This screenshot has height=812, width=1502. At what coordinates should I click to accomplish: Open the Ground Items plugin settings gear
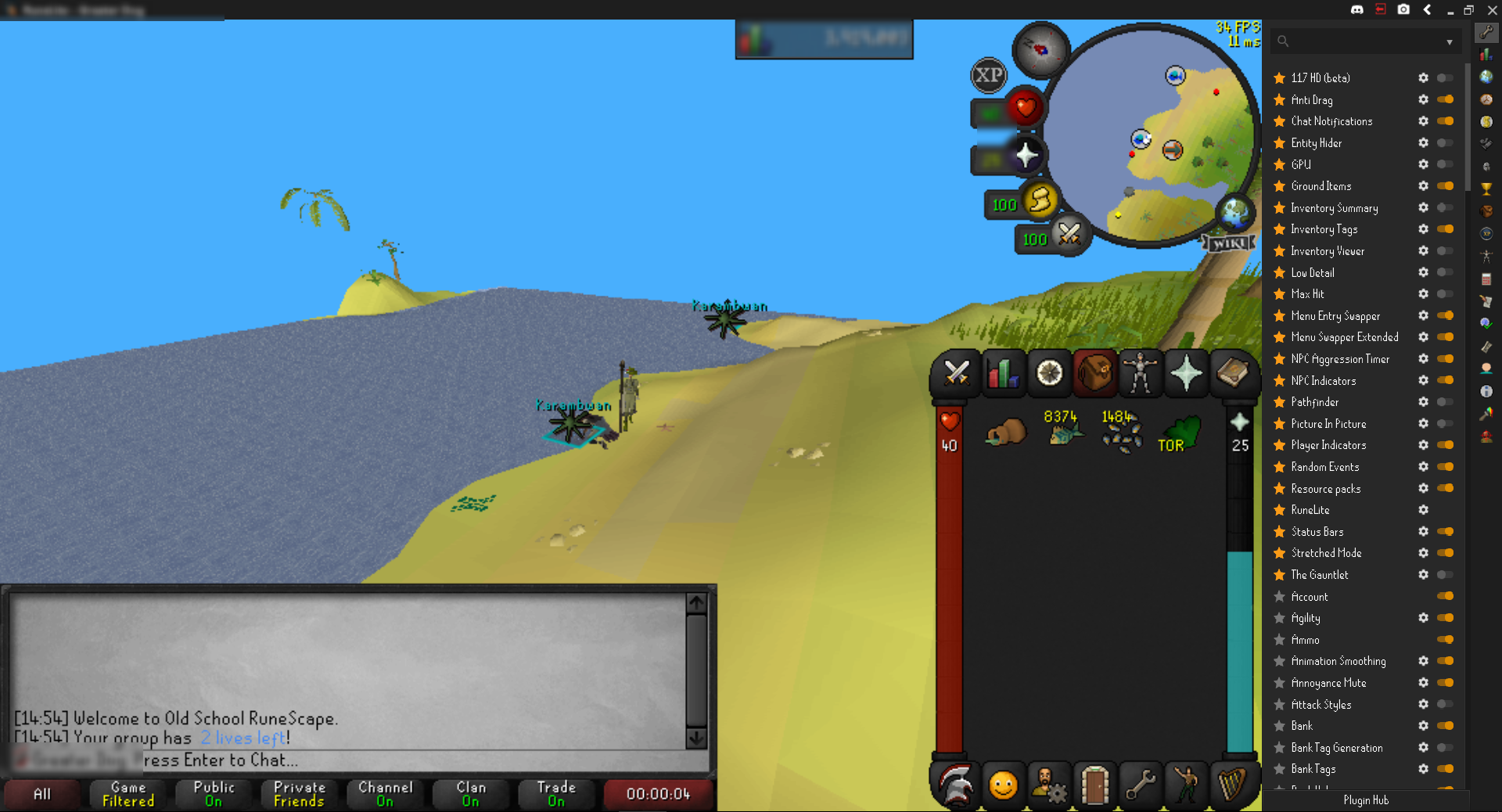(1424, 186)
